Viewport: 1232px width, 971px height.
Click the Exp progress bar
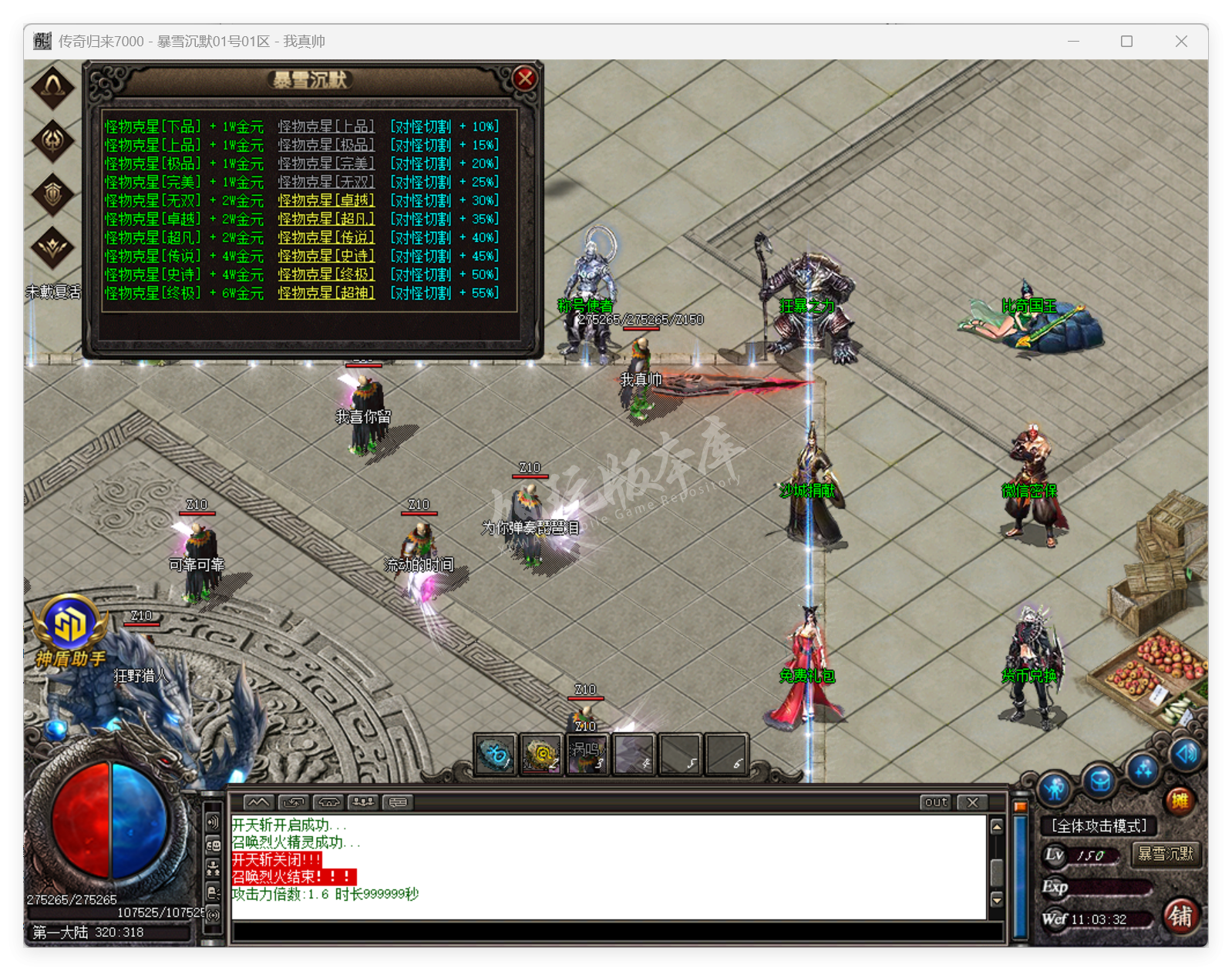click(x=1109, y=888)
